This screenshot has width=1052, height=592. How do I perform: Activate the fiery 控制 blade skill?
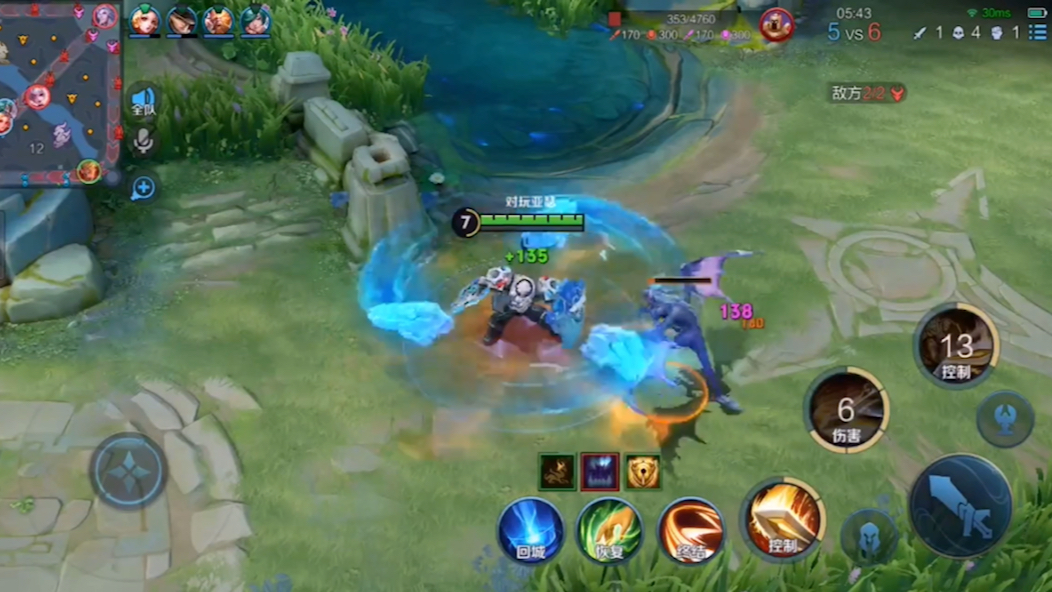(x=783, y=519)
